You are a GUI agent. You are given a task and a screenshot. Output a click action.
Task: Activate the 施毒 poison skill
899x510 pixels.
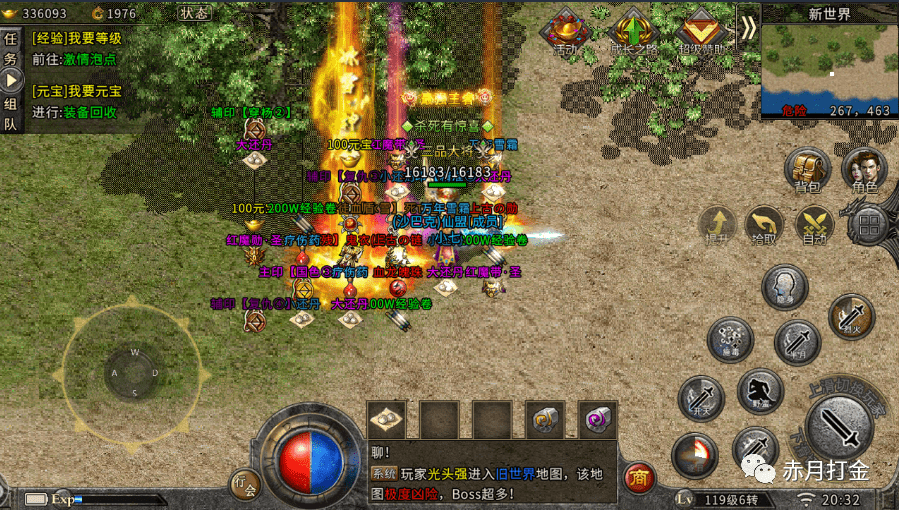731,340
